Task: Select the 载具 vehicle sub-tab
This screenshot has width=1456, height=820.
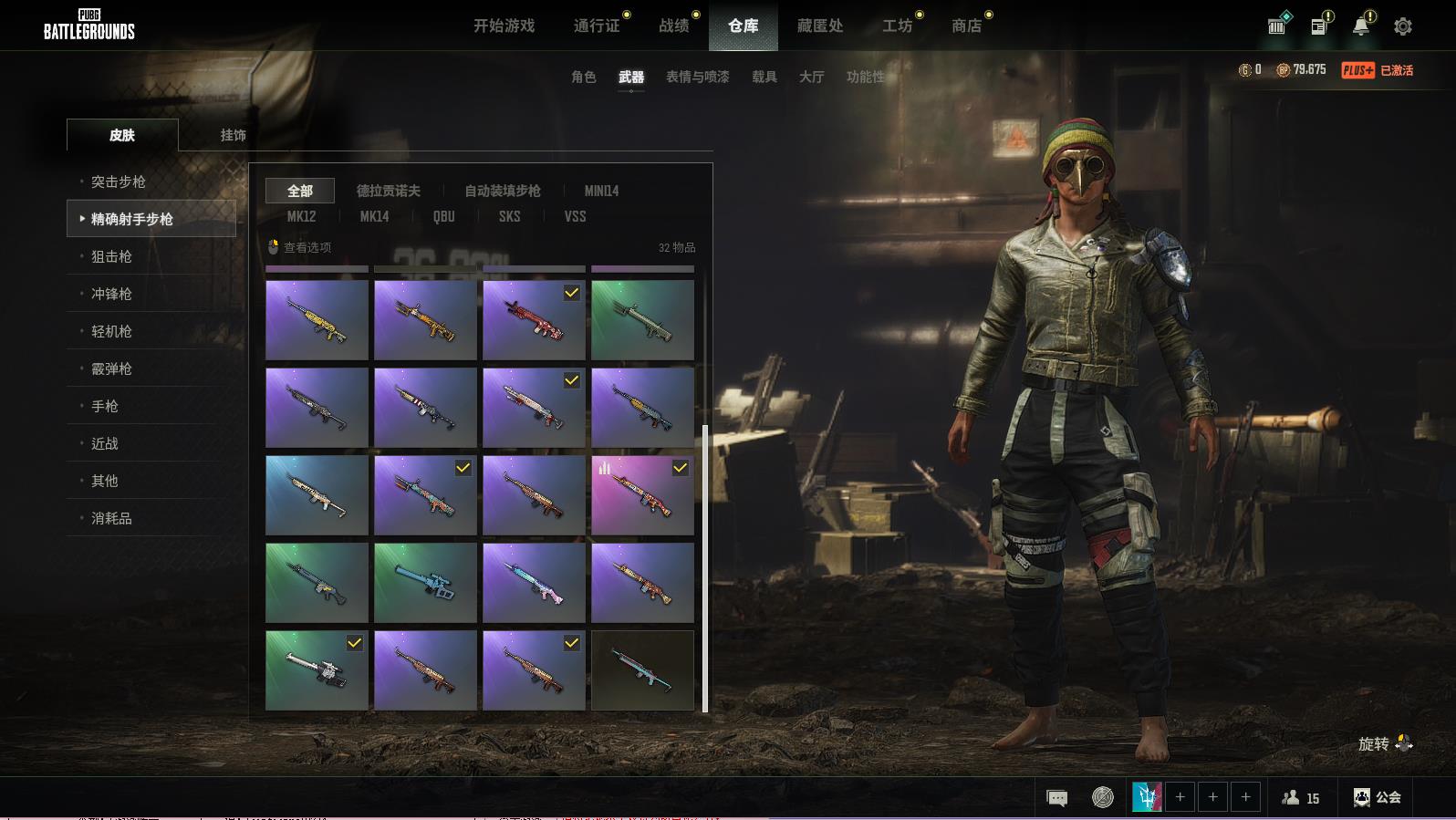Action: 764,78
